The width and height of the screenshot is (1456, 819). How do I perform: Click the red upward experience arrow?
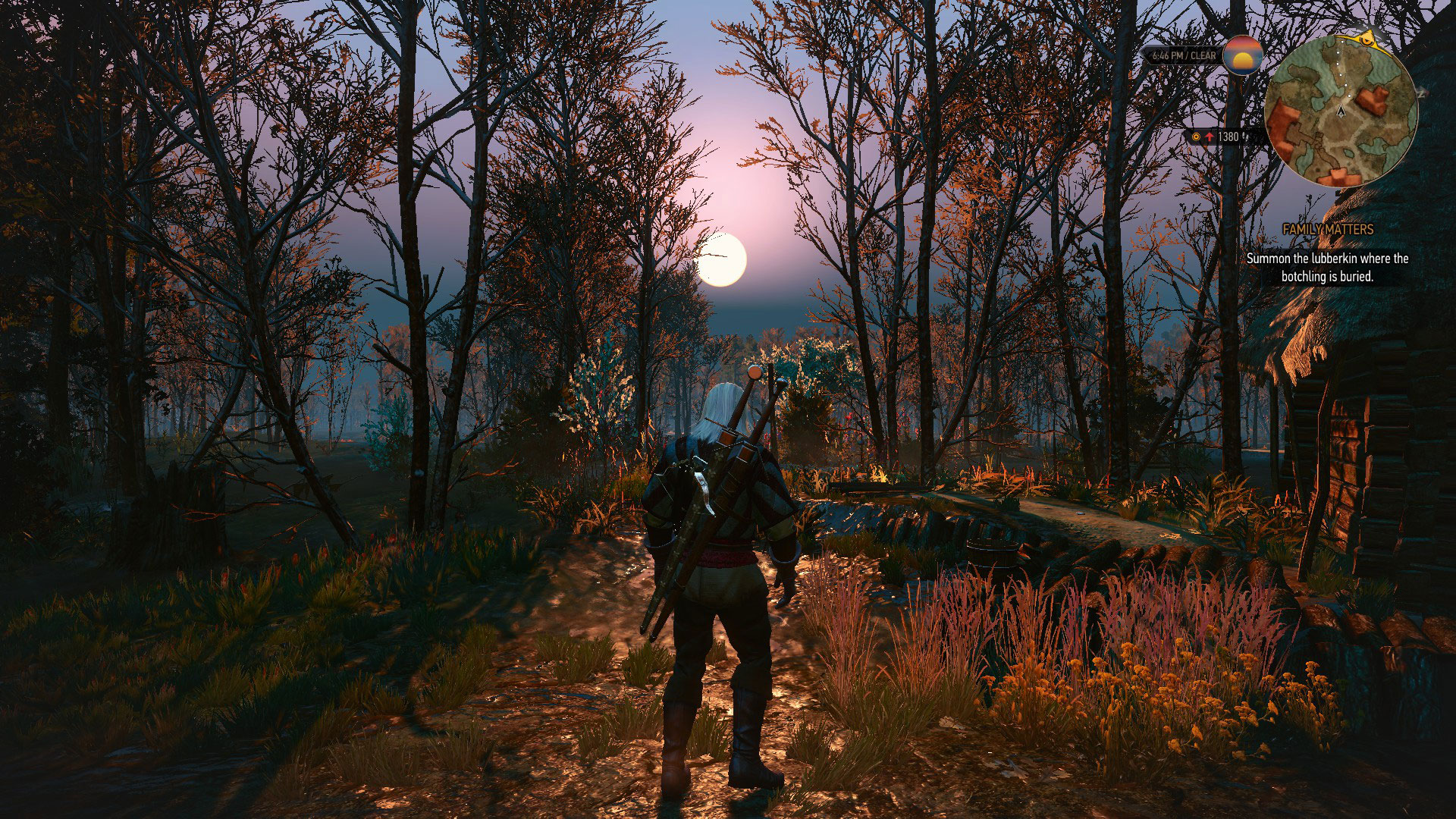click(x=1210, y=136)
